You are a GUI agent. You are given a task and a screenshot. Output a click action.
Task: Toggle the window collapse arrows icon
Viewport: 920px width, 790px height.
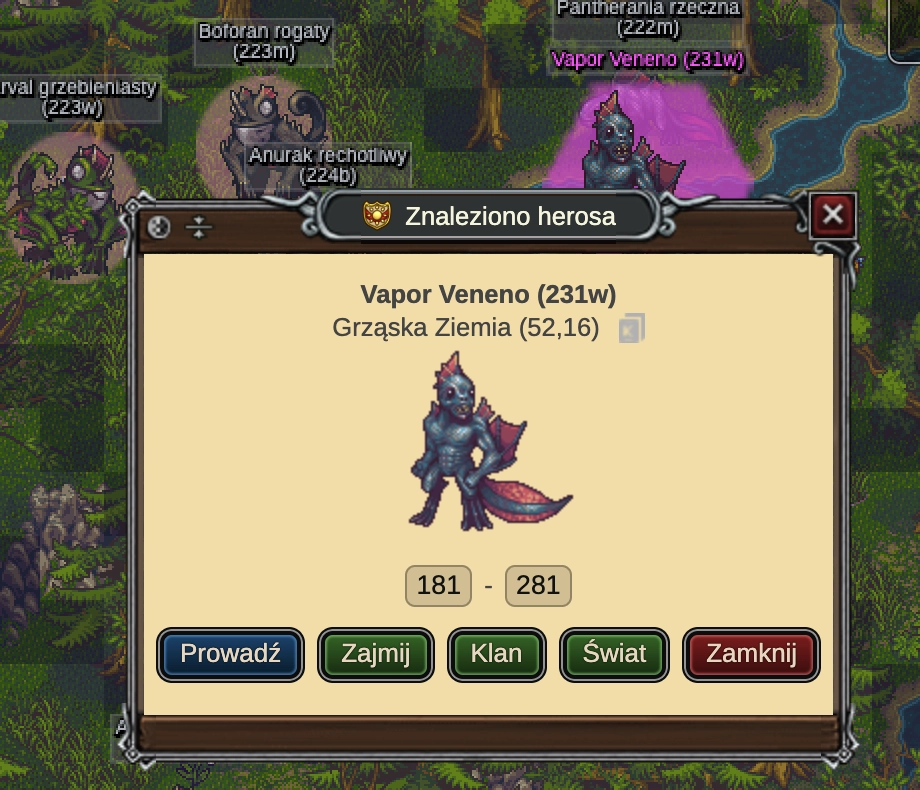click(x=200, y=227)
